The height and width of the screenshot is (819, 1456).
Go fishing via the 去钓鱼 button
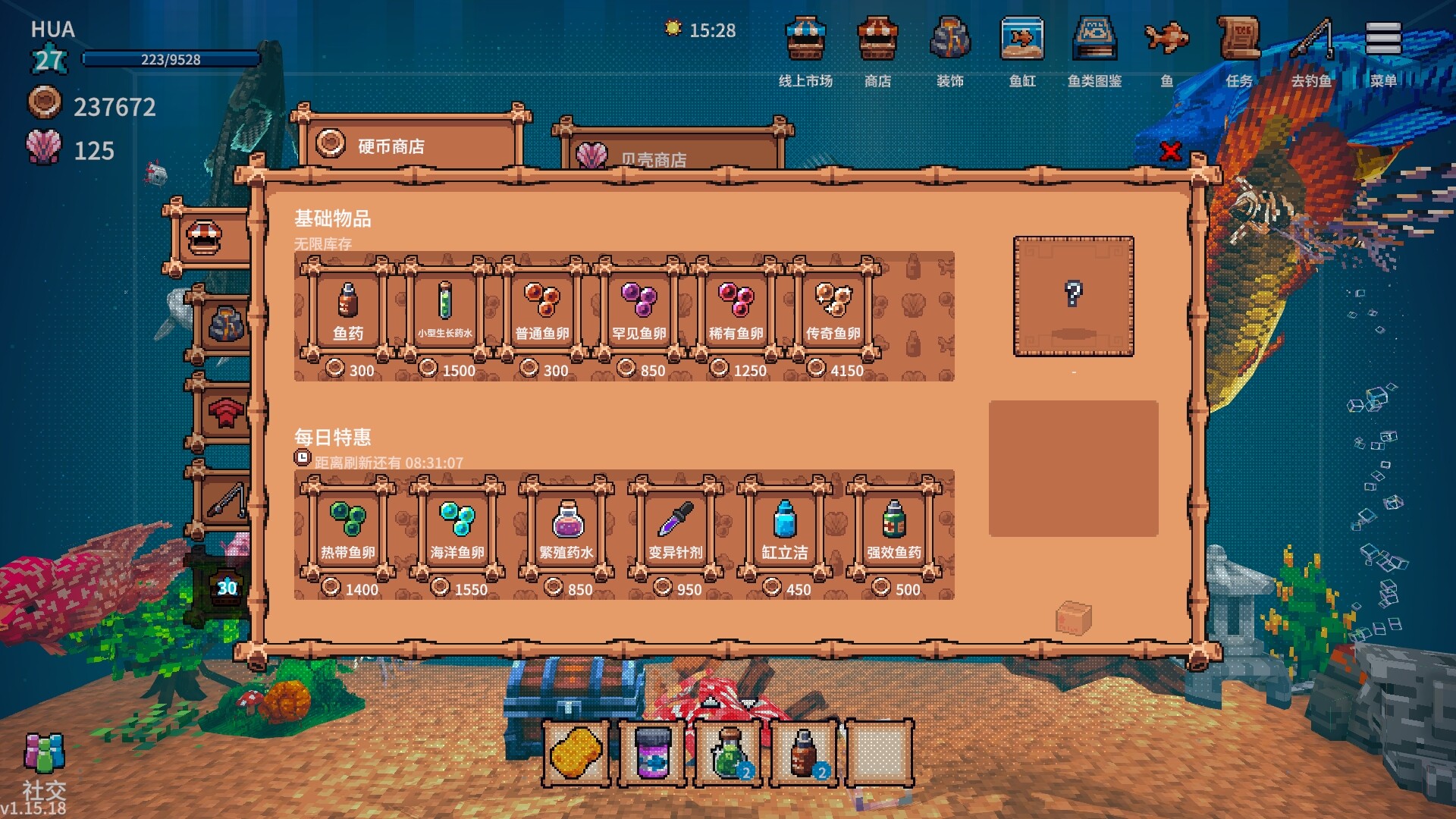[1311, 49]
